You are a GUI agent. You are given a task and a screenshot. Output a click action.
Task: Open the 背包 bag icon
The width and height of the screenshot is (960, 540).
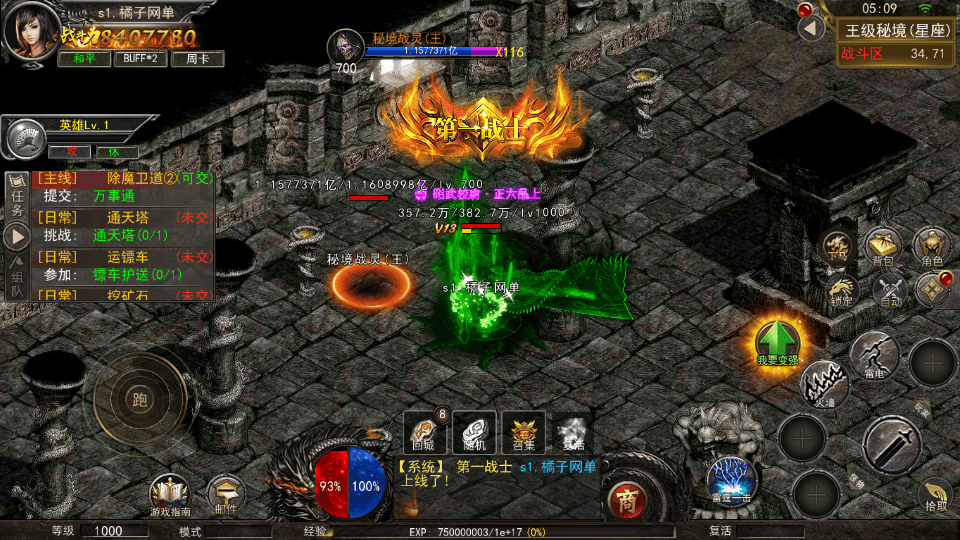883,246
